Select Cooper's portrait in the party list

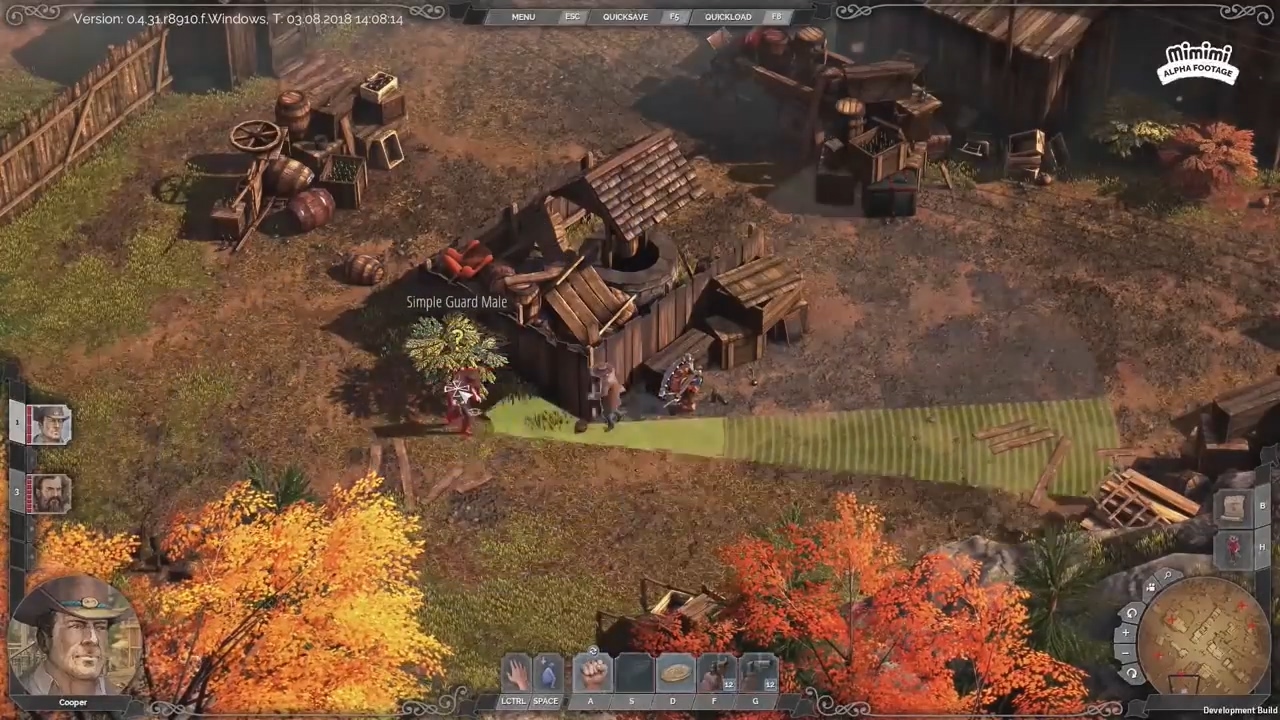tap(49, 425)
